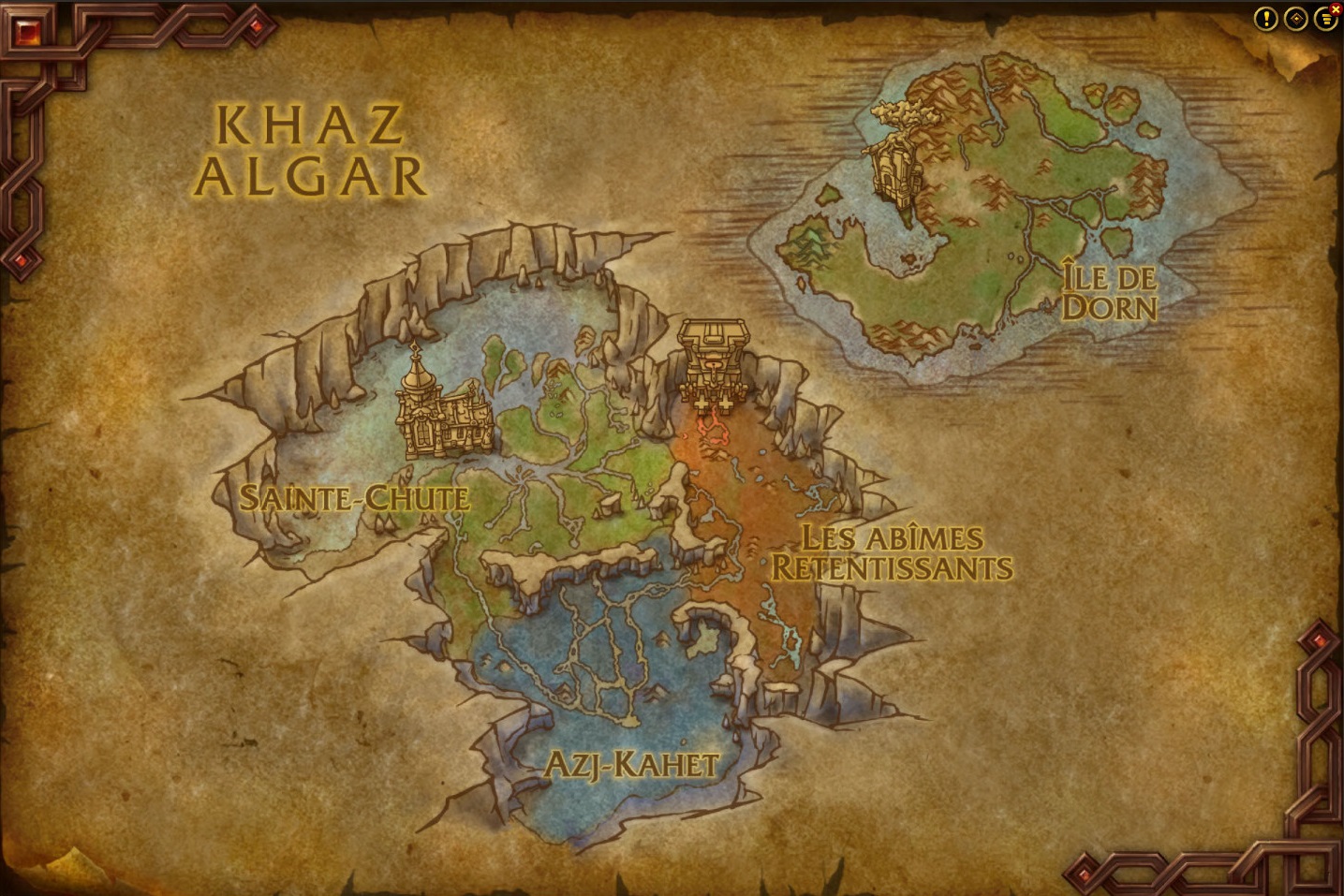This screenshot has width=1344, height=896.
Task: Choose the Azj-Kahet zone label
Action: [630, 765]
